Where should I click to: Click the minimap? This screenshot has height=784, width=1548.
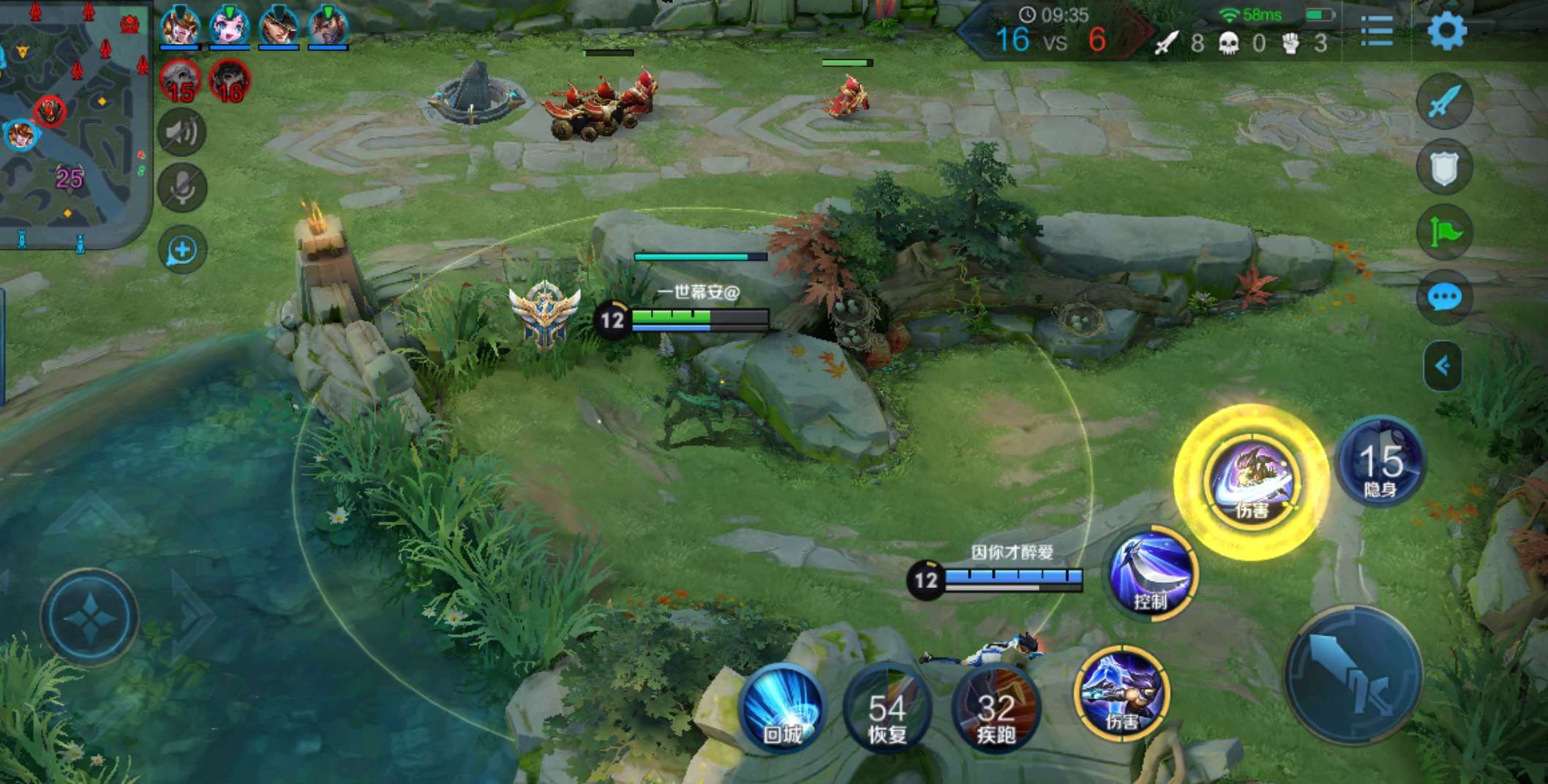click(73, 124)
